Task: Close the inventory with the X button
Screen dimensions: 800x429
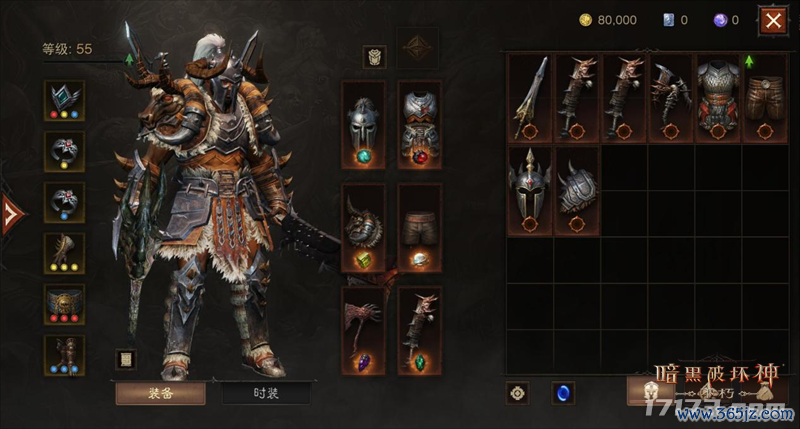Action: click(x=771, y=20)
